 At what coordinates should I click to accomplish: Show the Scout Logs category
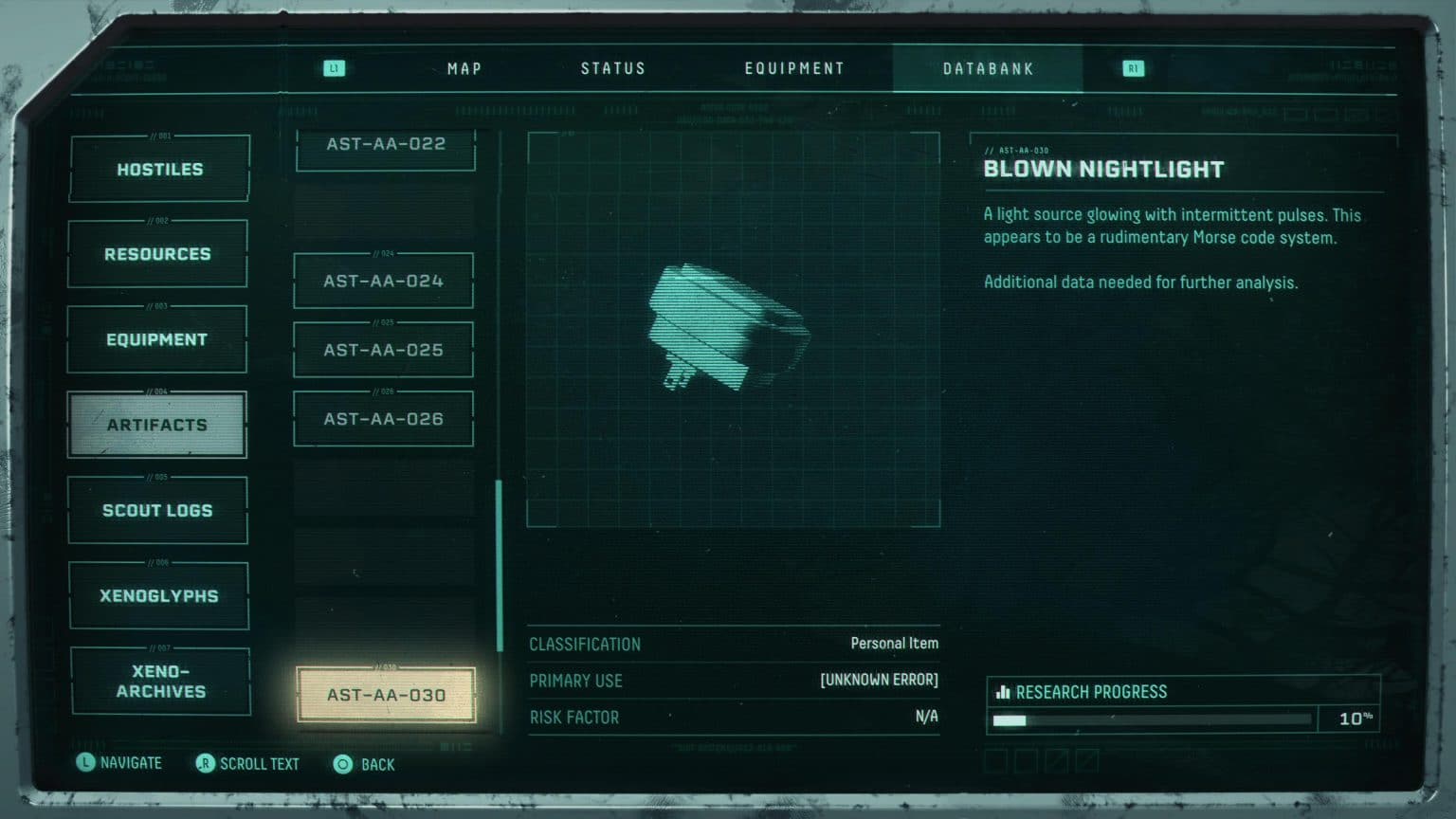(157, 510)
